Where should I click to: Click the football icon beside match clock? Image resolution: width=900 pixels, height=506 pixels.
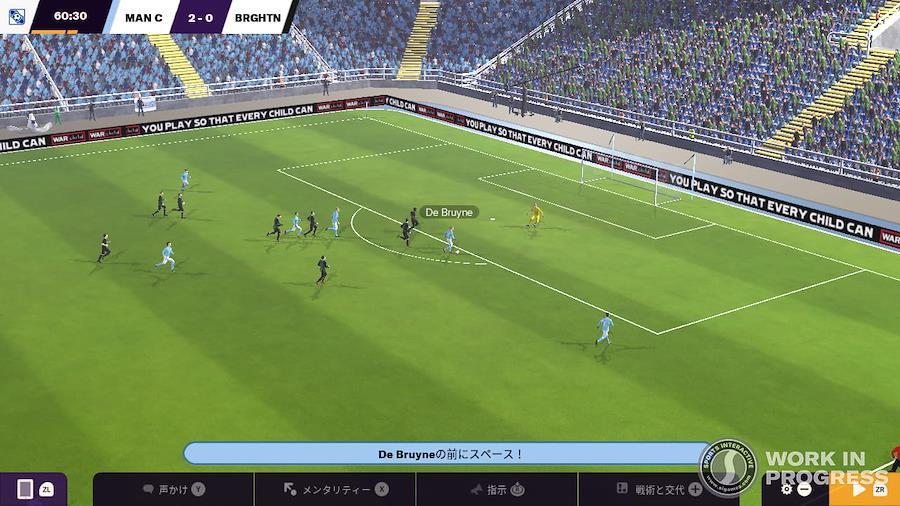click(x=16, y=16)
